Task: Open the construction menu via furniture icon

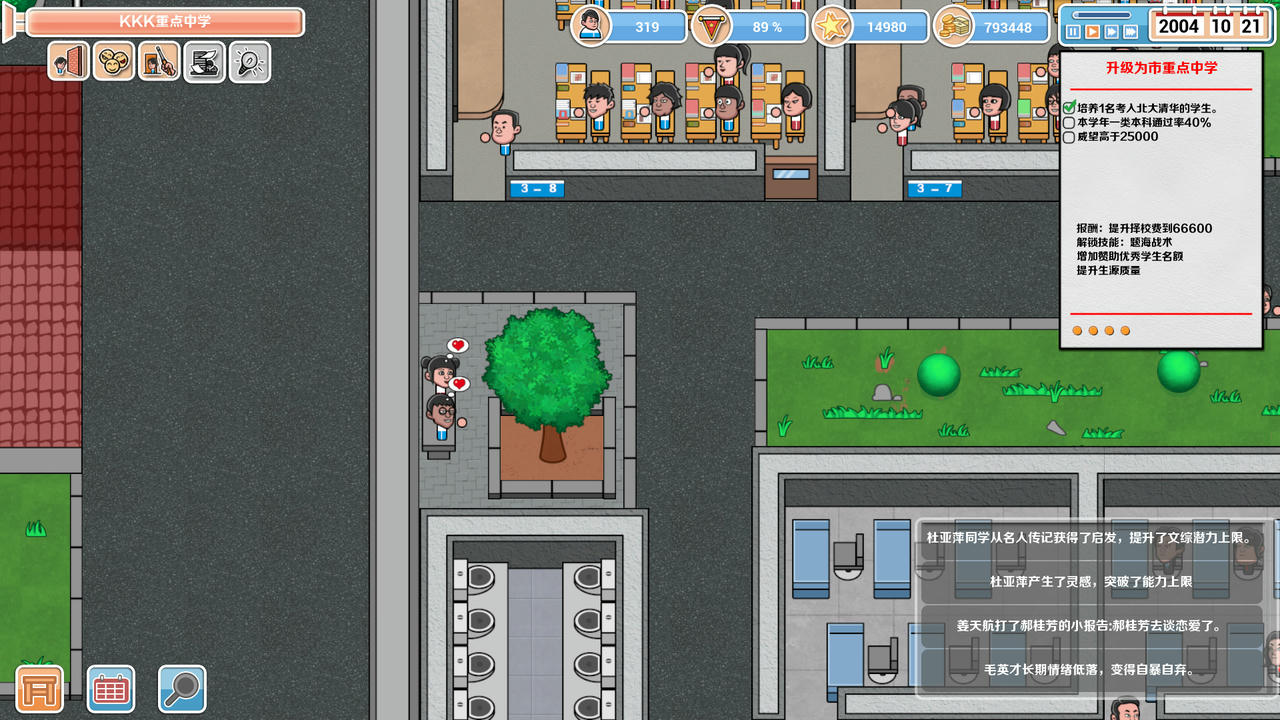Action: click(37, 688)
